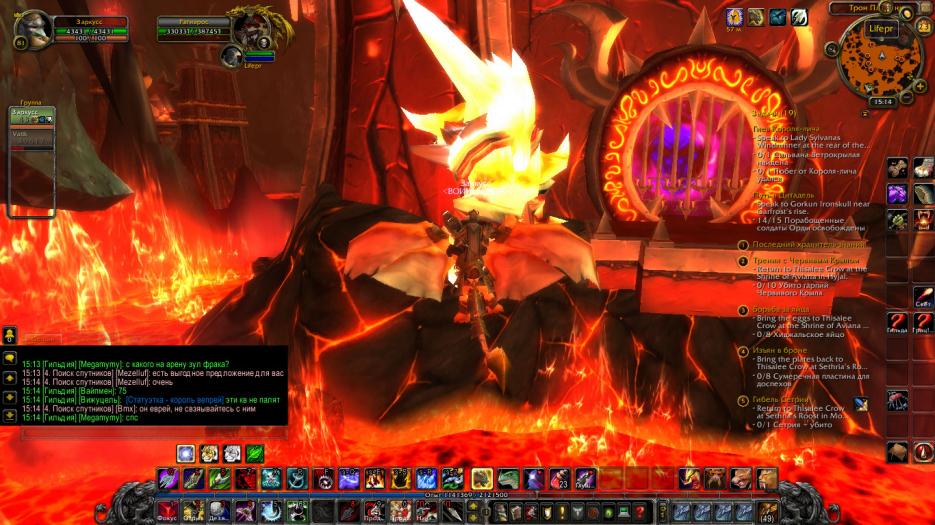Choose Заркусс in the Группа party frame
Viewport: 935px width, 525px height.
point(29,115)
